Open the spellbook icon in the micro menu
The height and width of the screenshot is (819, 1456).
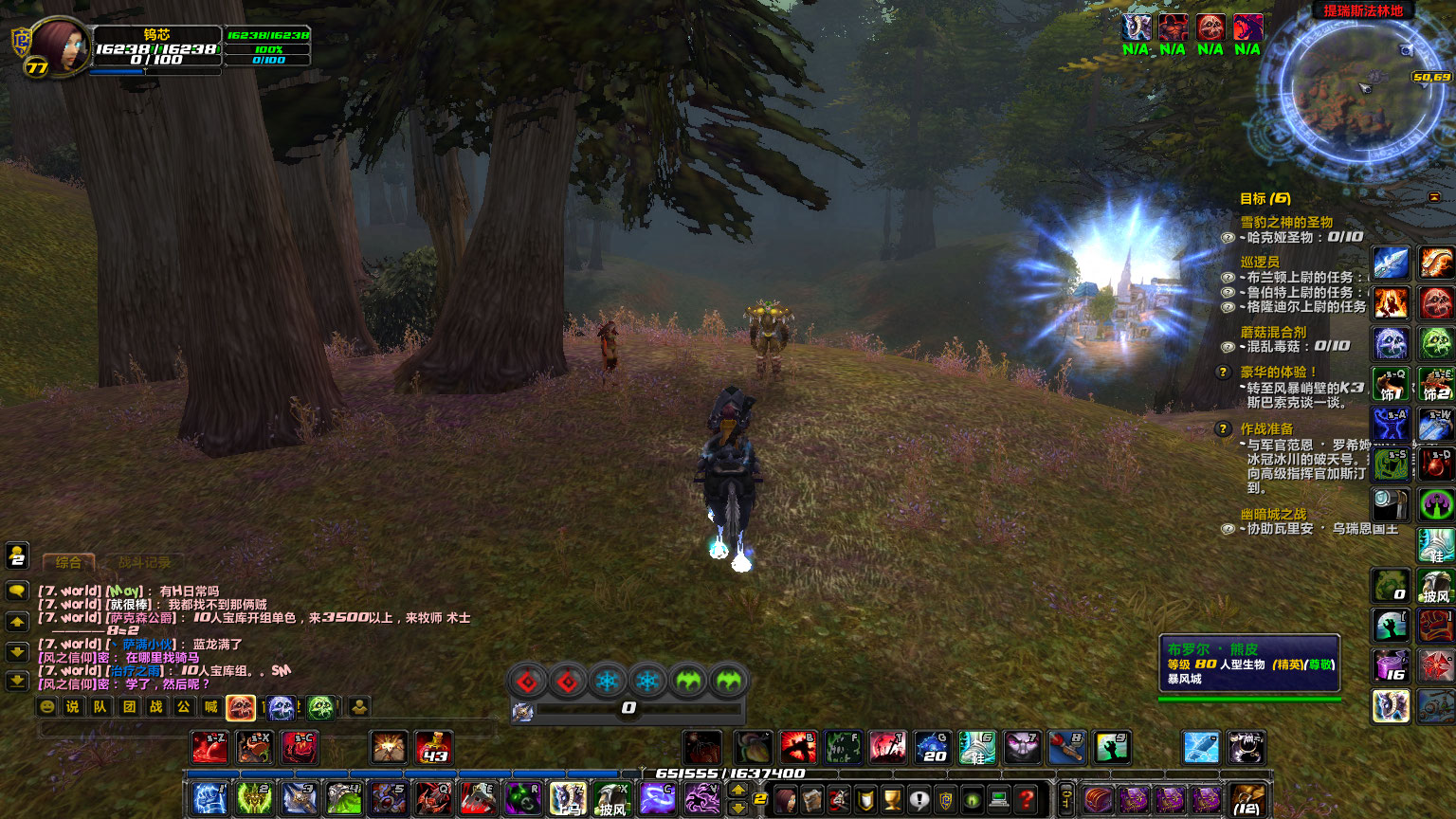[810, 799]
